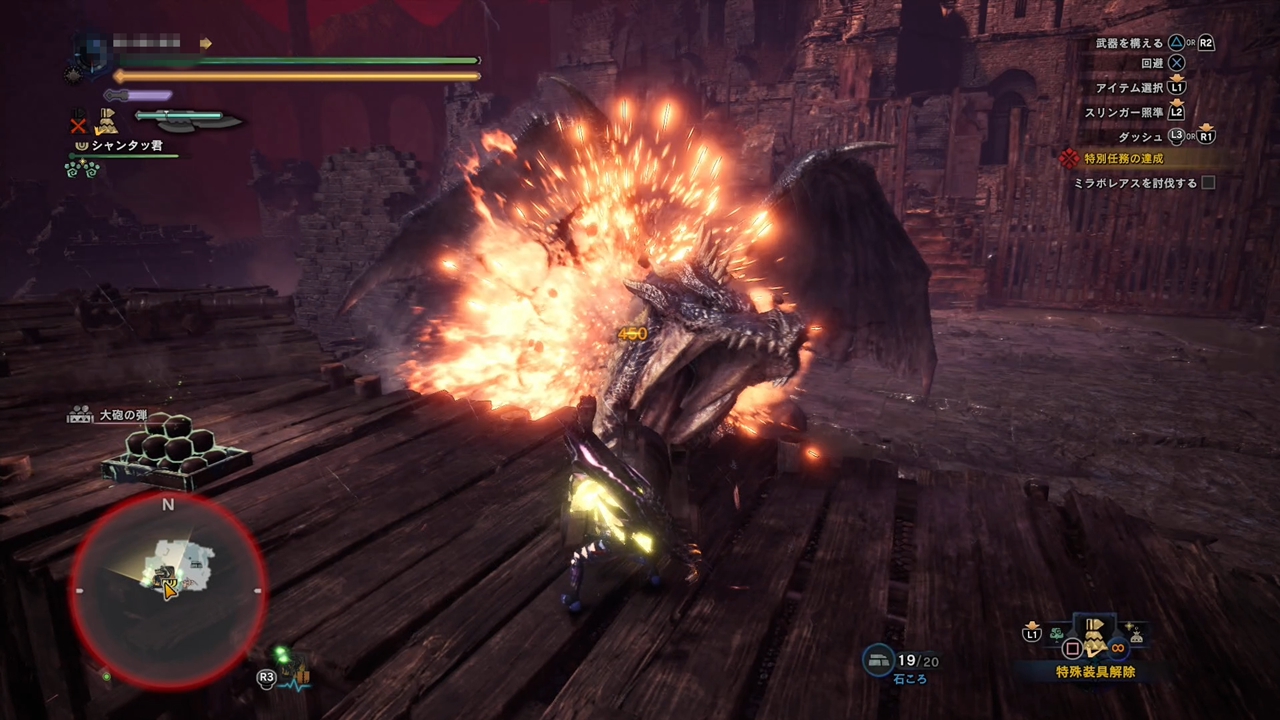Select the green herb item in item bar
This screenshot has height=720, width=1280.
[x=1056, y=633]
